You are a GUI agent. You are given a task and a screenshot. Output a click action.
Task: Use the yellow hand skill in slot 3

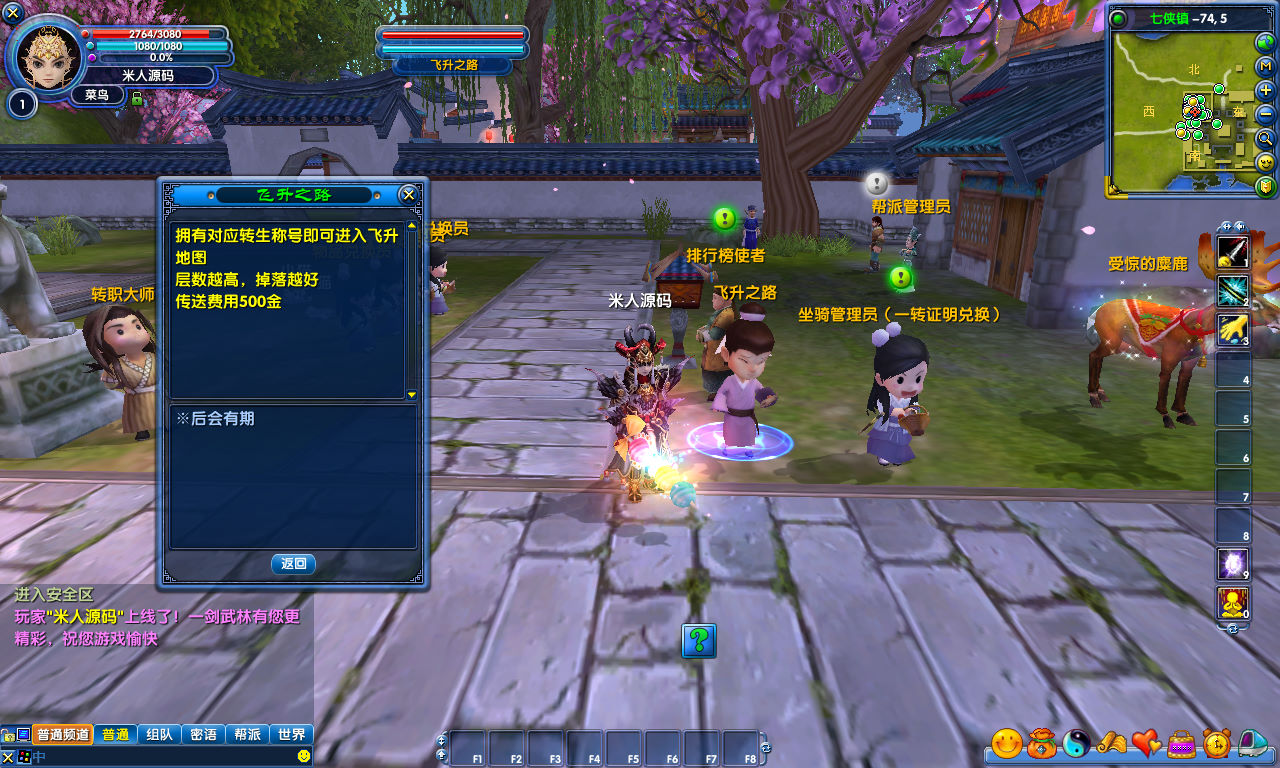[x=1232, y=329]
